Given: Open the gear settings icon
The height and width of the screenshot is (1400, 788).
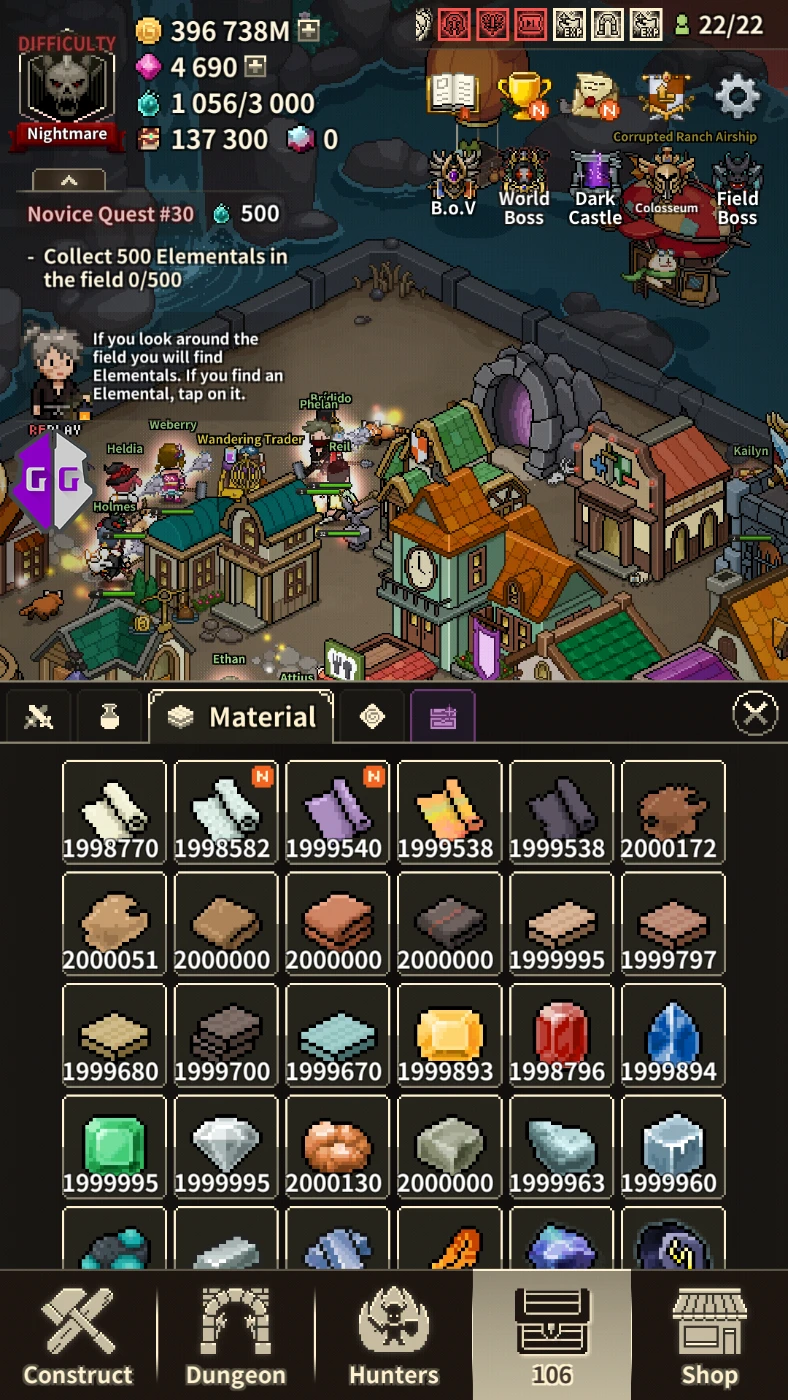Looking at the screenshot, I should 738,97.
